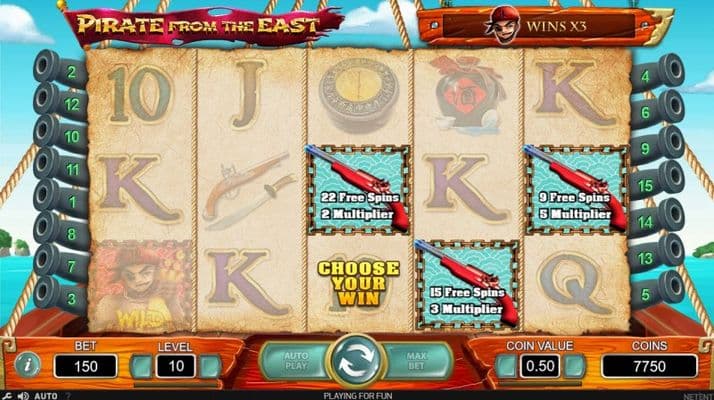Image resolution: width=714 pixels, height=400 pixels.
Task: Toggle the sound speaker icon
Action: coord(22,395)
